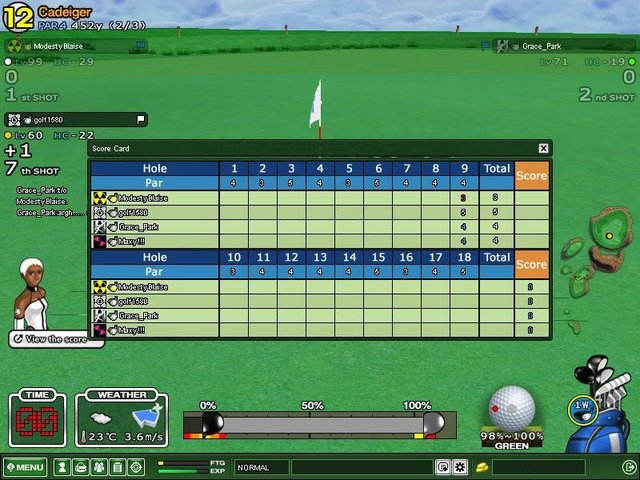Click the gold coin icon on the bottom bar

[x=481, y=467]
